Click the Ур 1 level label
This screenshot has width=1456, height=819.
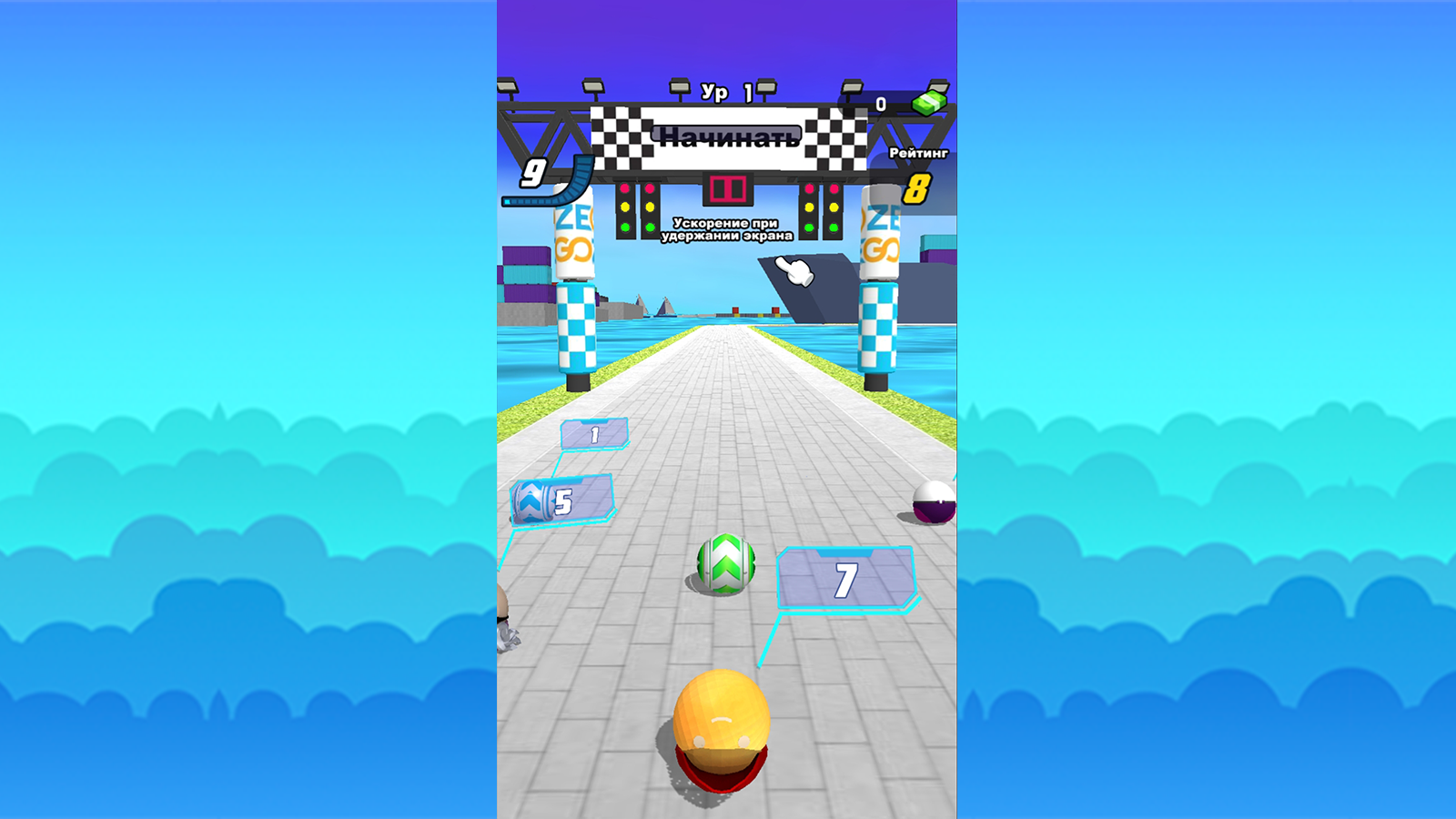[x=725, y=90]
